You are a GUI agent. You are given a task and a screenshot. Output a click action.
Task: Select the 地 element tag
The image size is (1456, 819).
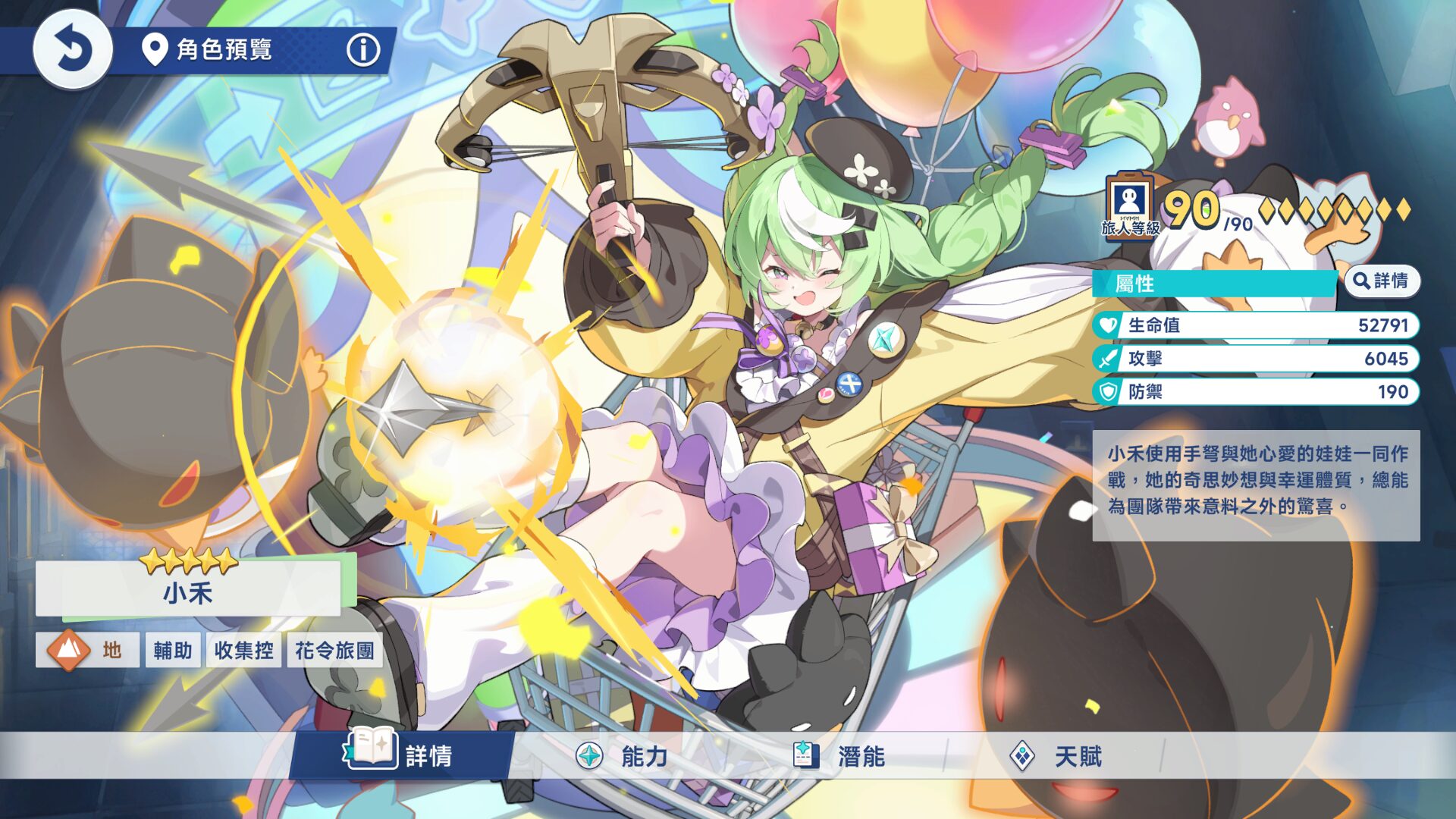[86, 650]
